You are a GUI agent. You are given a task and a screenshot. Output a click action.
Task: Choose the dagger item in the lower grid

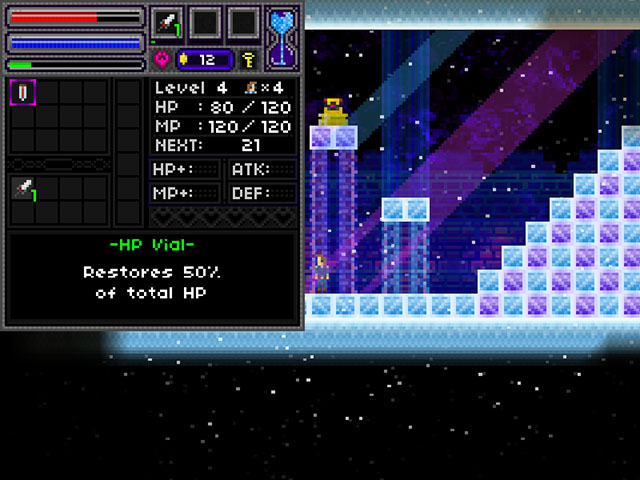22,188
